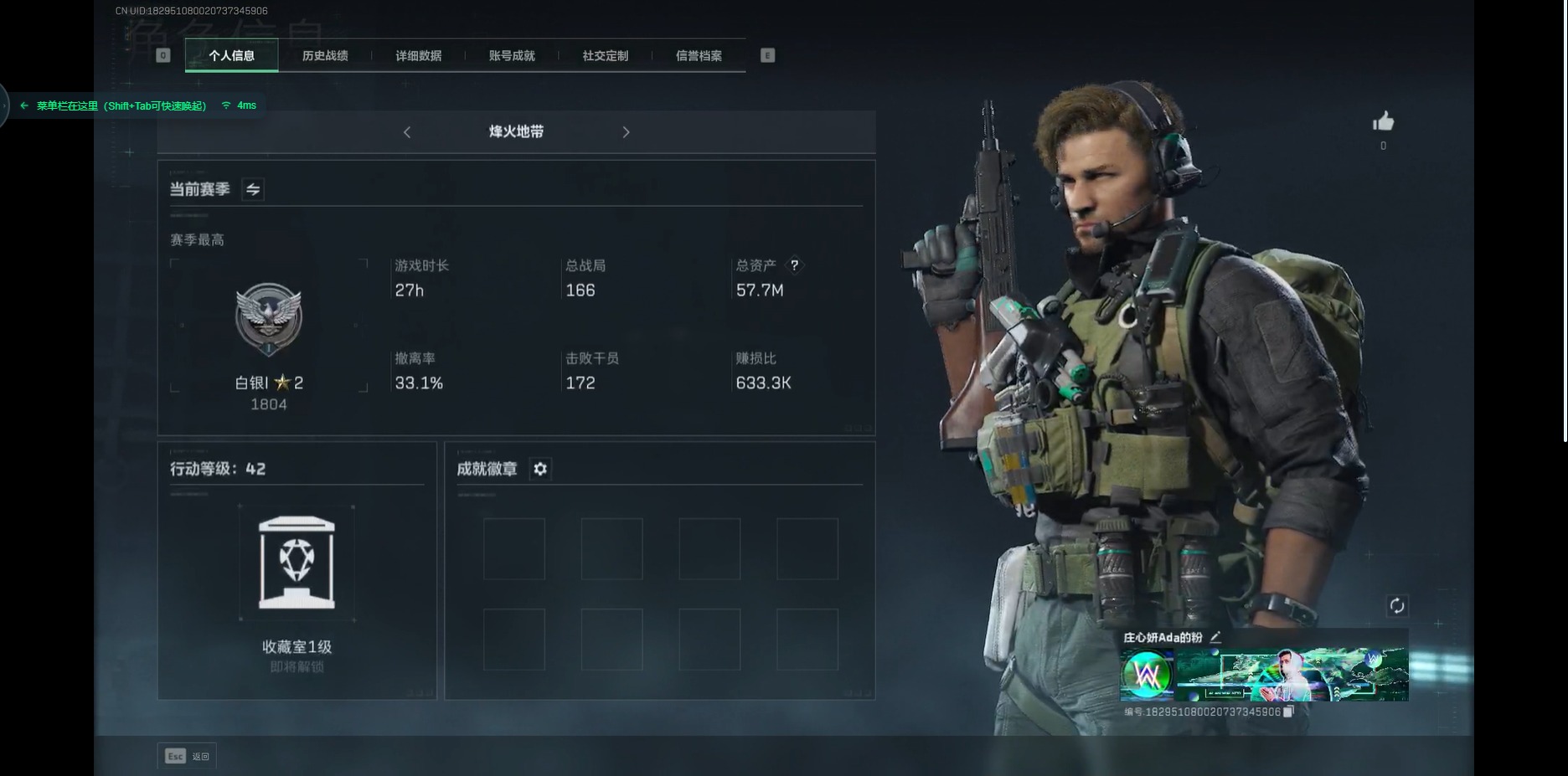Image resolution: width=1568 pixels, height=776 pixels.
Task: Give a thumbs-up like to this profile
Action: [x=1383, y=123]
